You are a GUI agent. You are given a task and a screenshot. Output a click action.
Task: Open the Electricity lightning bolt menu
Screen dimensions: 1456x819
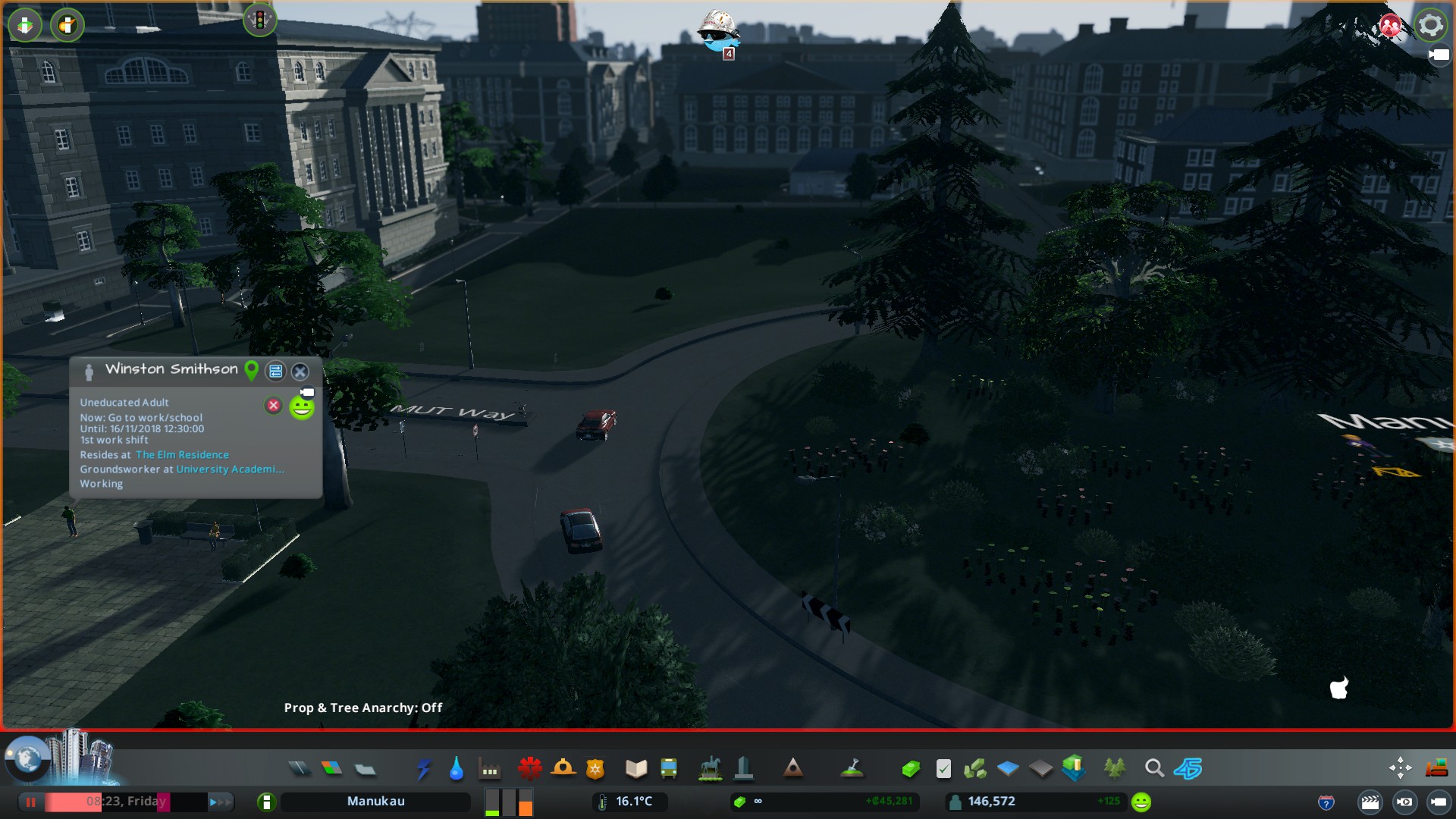click(423, 769)
